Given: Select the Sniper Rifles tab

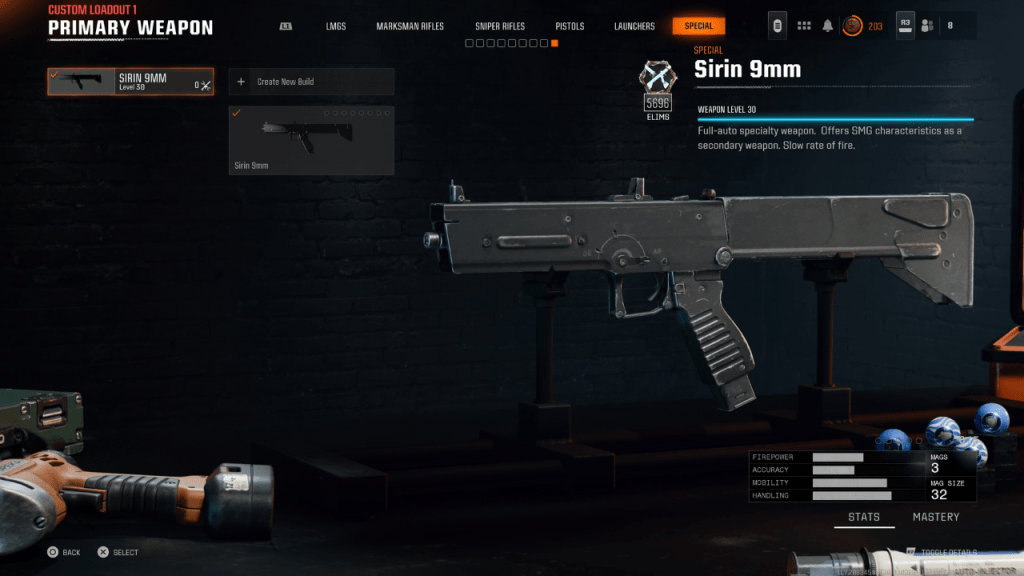Looking at the screenshot, I should [499, 26].
